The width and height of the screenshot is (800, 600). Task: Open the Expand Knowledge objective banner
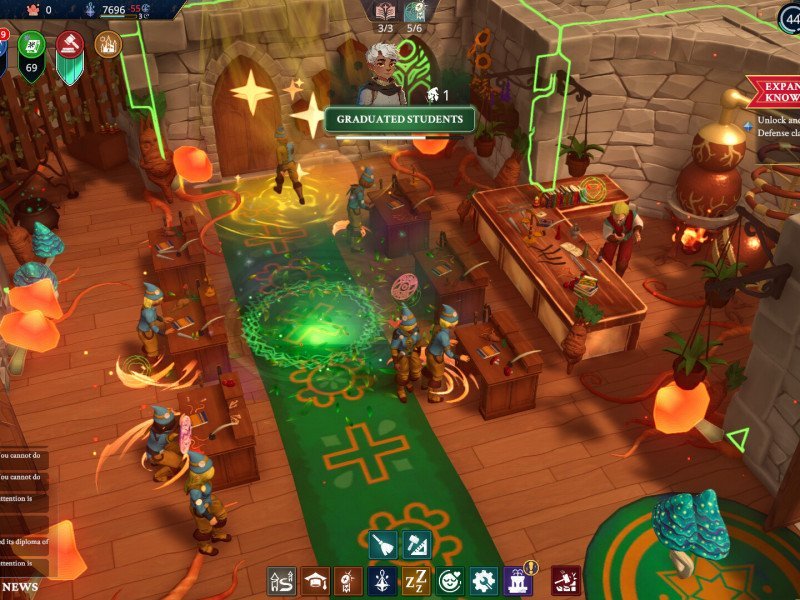(x=773, y=93)
